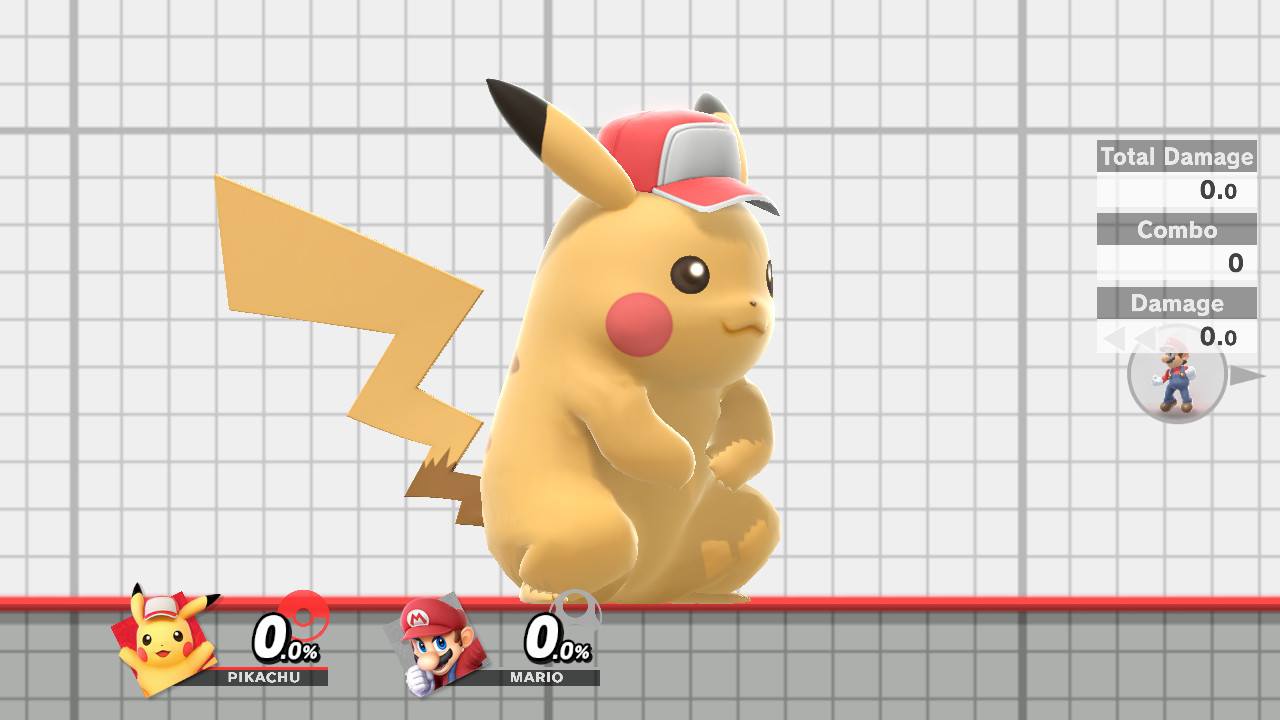
Task: Click the Combo panel header
Action: (x=1176, y=231)
